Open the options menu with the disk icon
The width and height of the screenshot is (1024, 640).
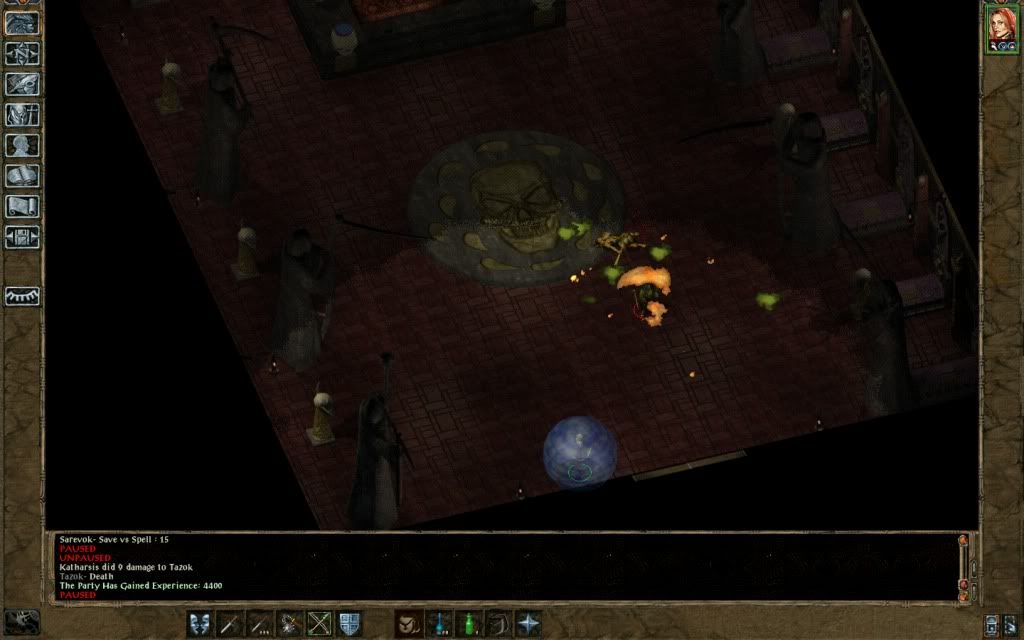(x=22, y=237)
